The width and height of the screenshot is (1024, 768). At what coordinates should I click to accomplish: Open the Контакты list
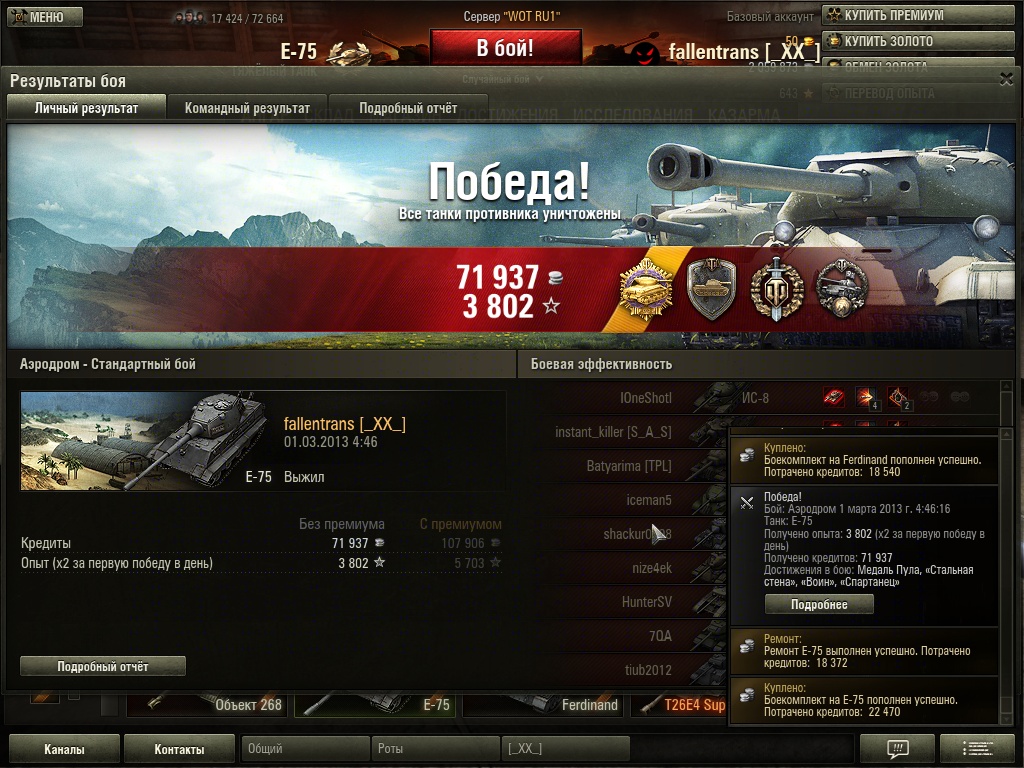(180, 749)
